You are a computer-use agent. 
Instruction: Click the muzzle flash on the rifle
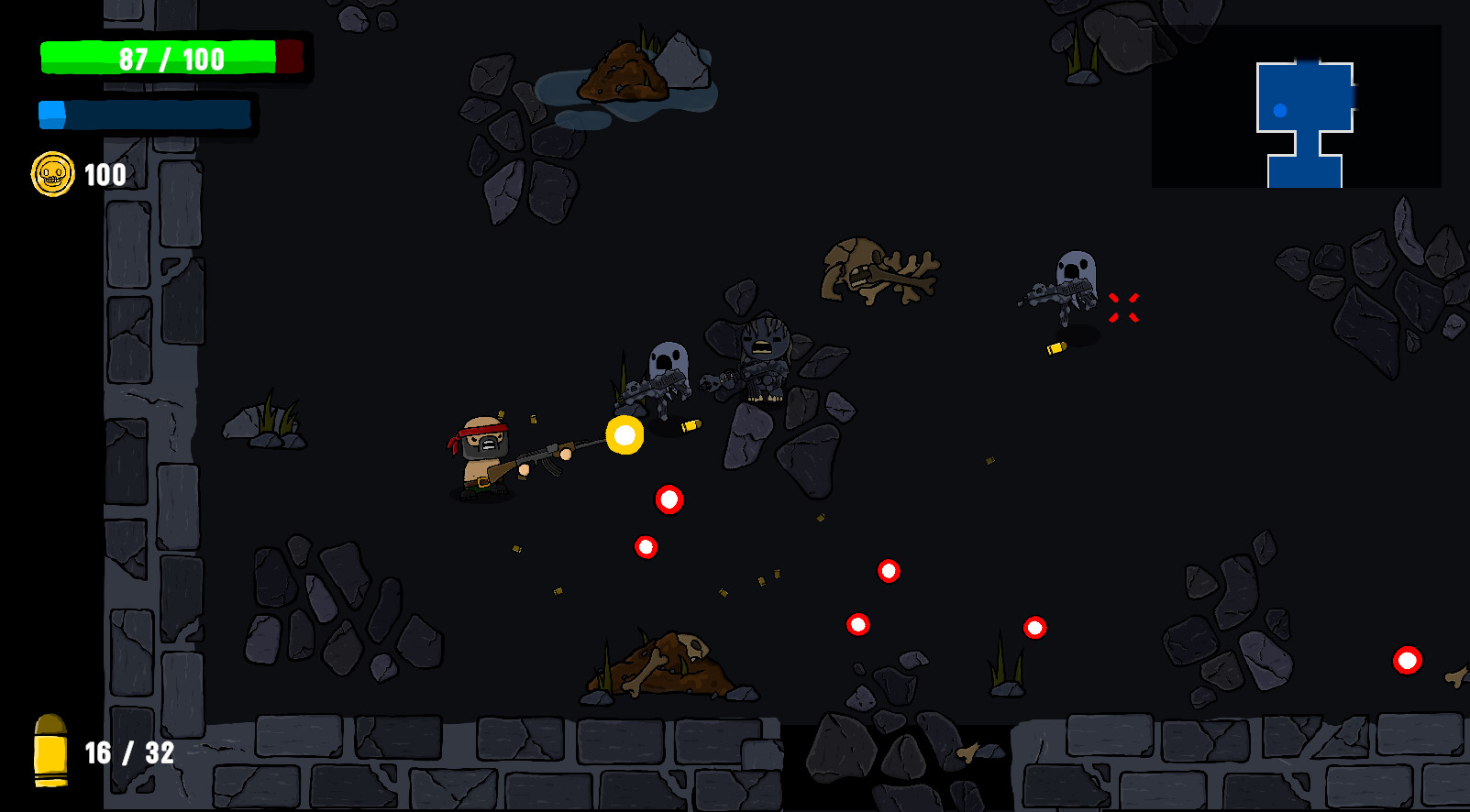(626, 434)
